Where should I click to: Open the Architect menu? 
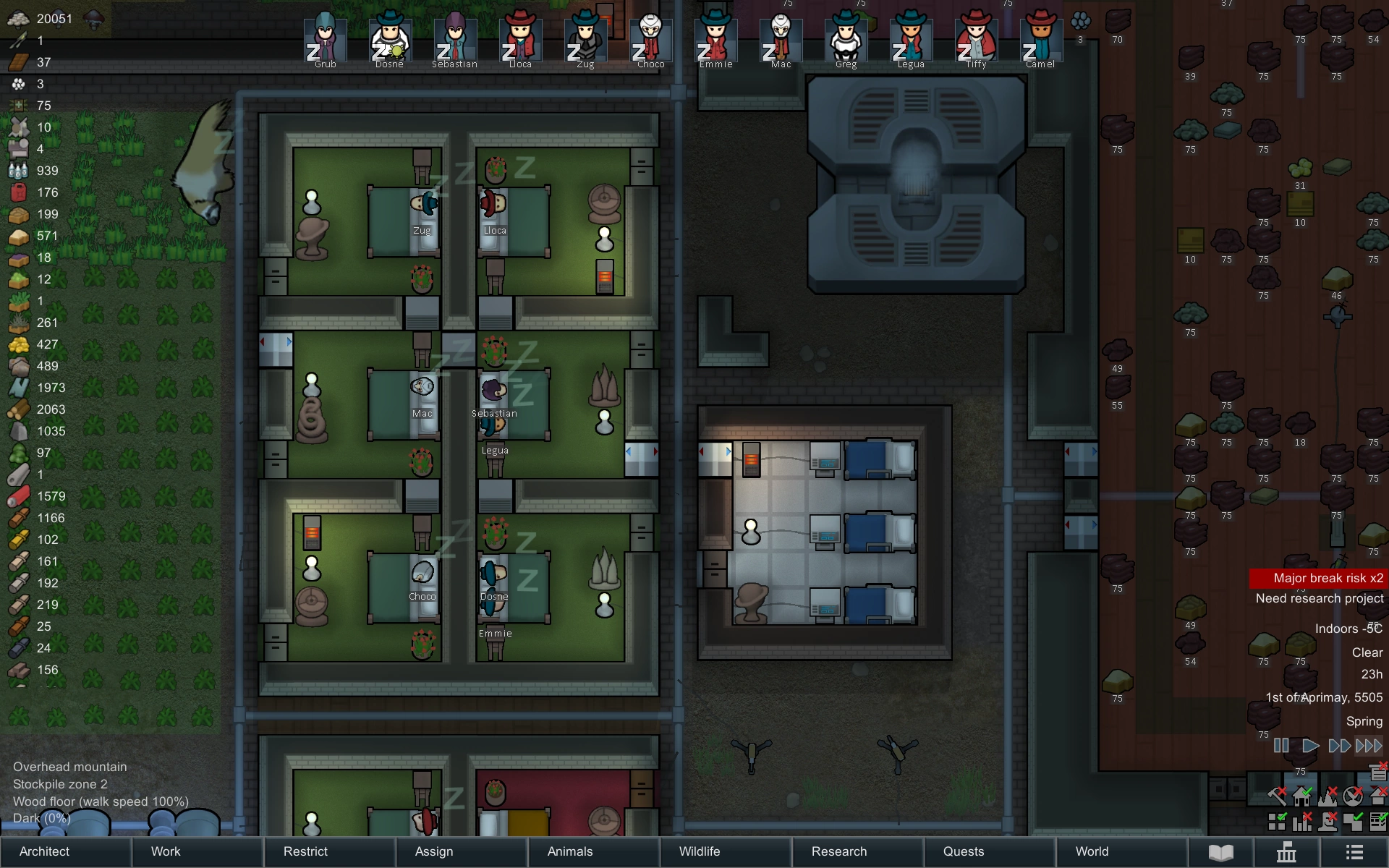tap(45, 851)
